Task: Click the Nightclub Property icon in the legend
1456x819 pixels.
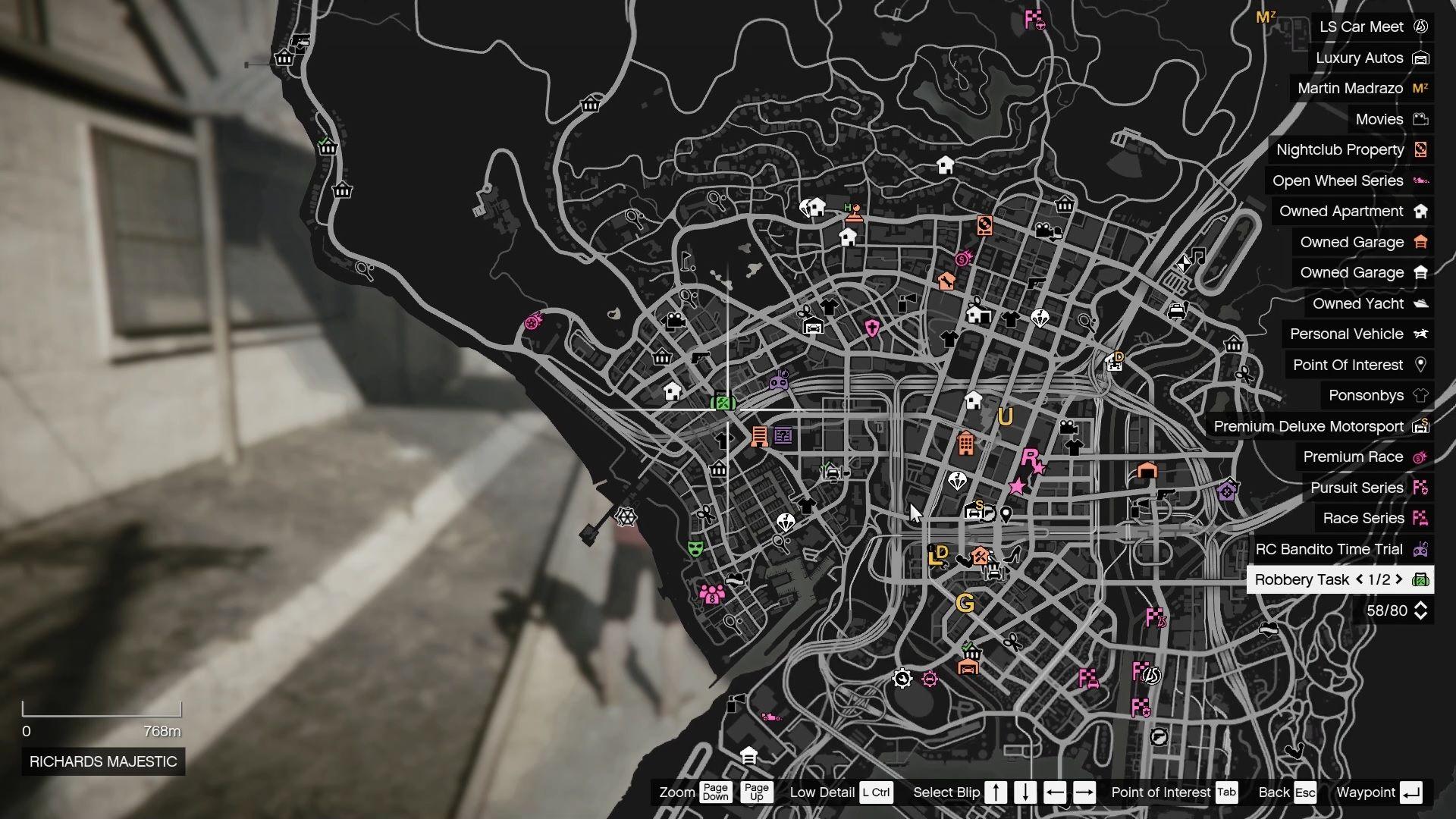Action: tap(1419, 149)
